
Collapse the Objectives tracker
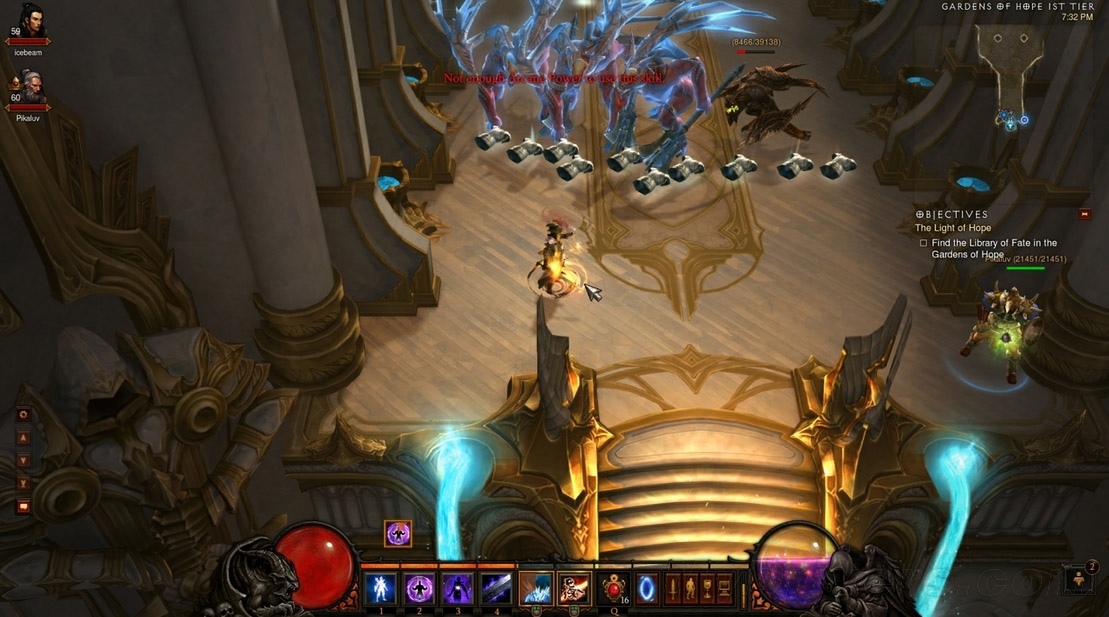[x=1085, y=214]
